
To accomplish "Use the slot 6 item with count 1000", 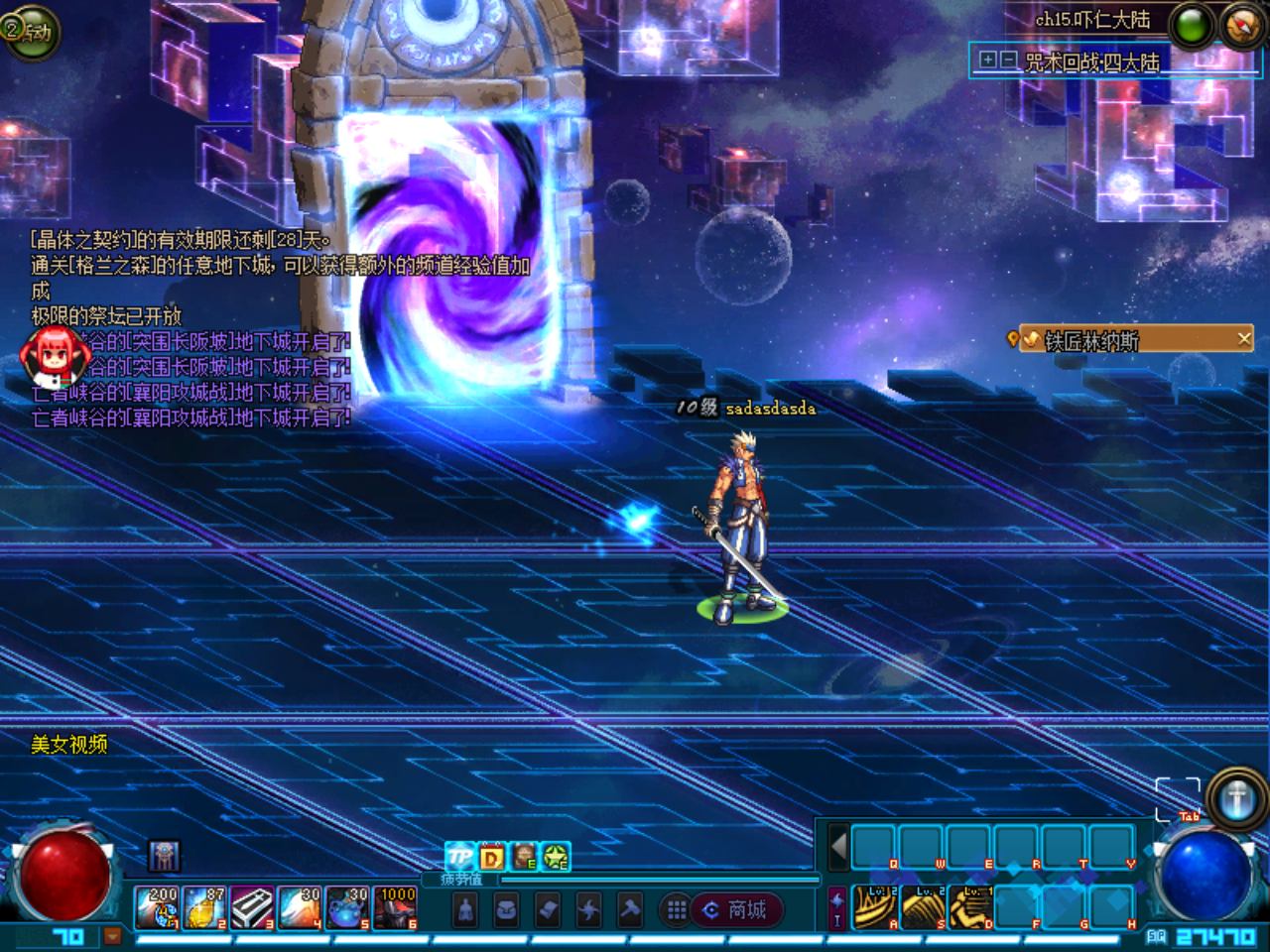I will [395, 908].
